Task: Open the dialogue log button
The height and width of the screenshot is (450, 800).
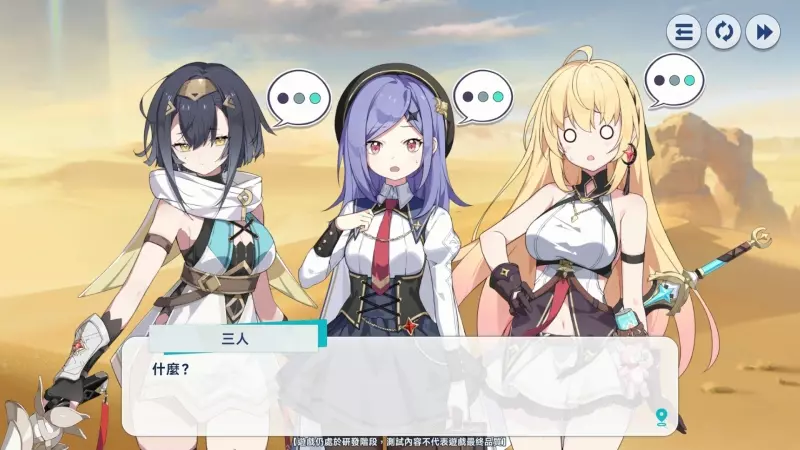Action: (684, 32)
